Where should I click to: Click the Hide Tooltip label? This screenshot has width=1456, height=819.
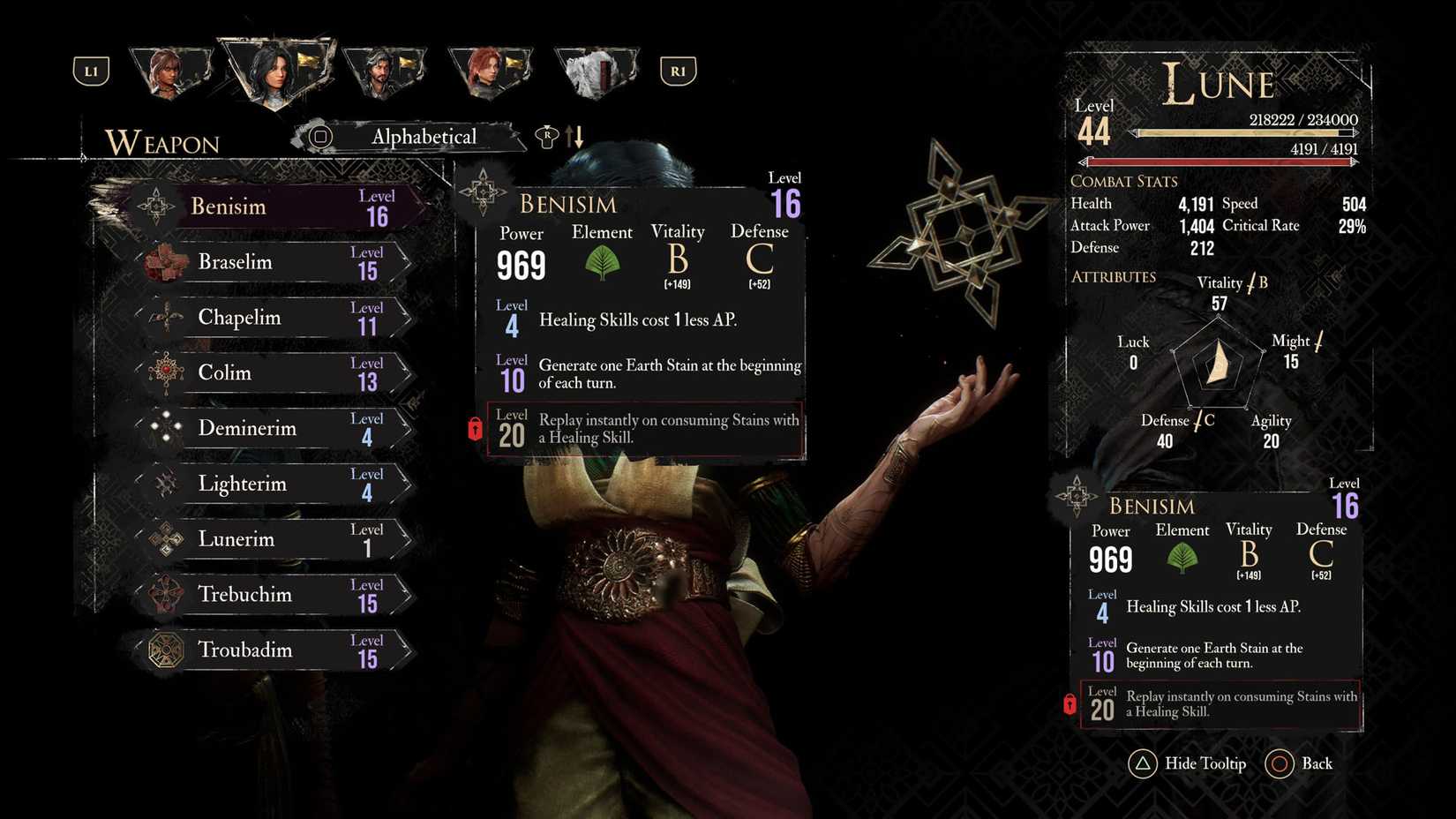1206,763
